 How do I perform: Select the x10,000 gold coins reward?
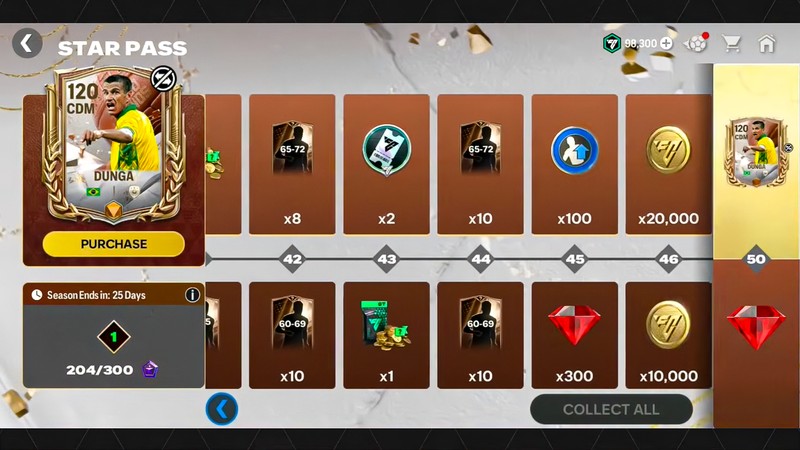click(668, 335)
